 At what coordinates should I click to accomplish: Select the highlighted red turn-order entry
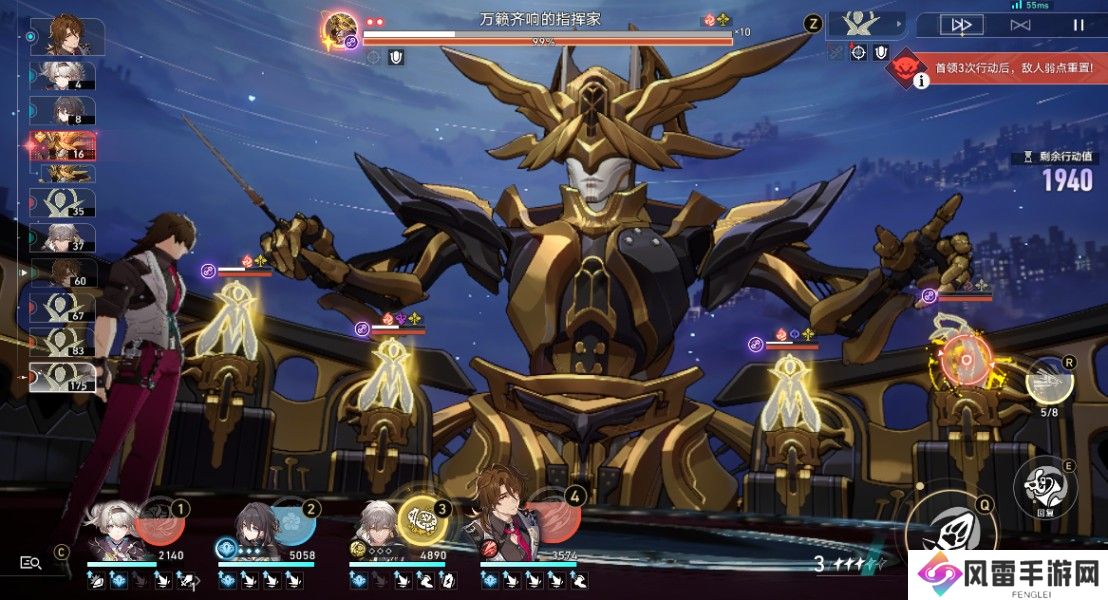click(64, 147)
